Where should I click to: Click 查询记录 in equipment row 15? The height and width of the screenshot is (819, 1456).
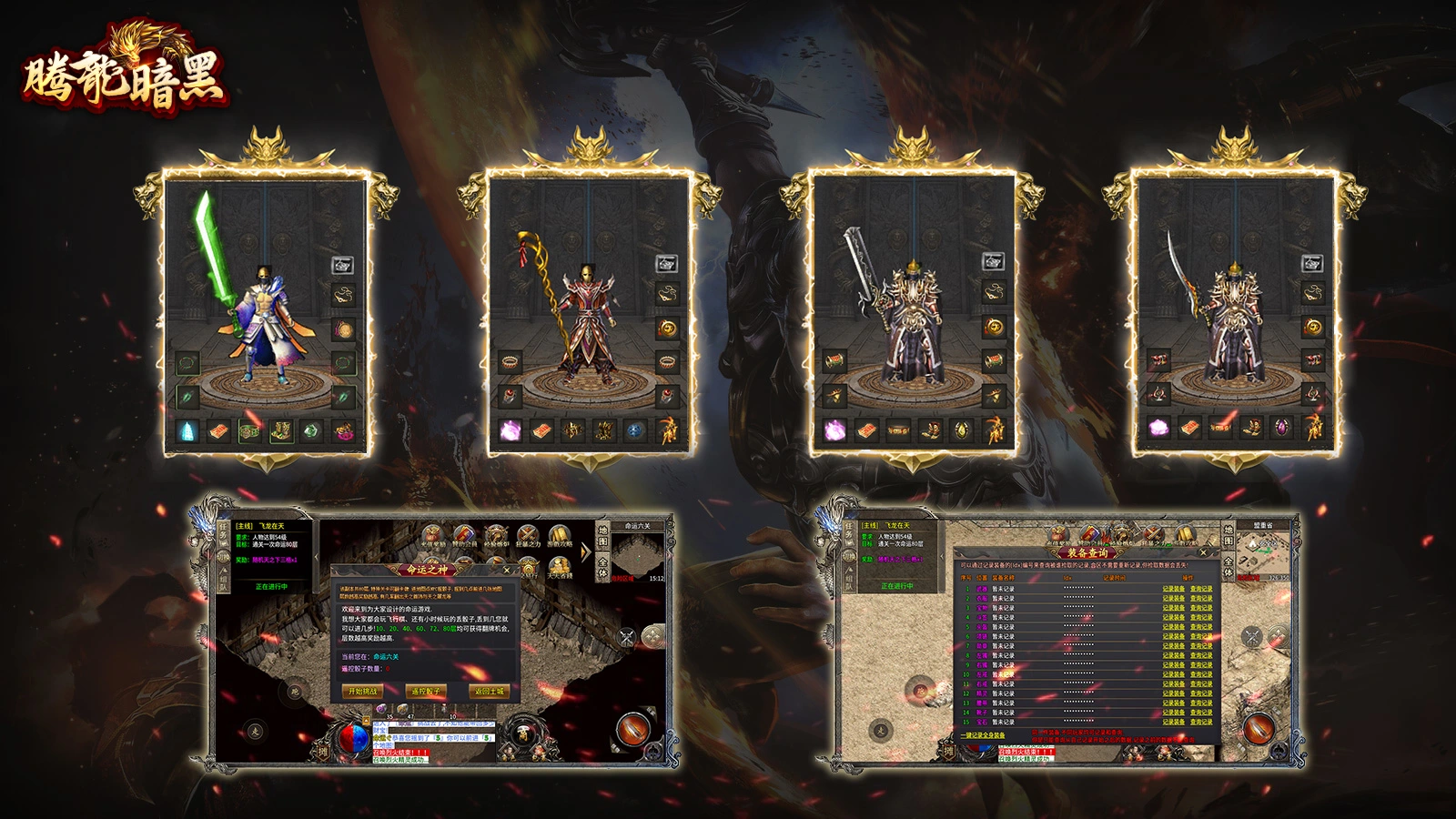(1201, 722)
